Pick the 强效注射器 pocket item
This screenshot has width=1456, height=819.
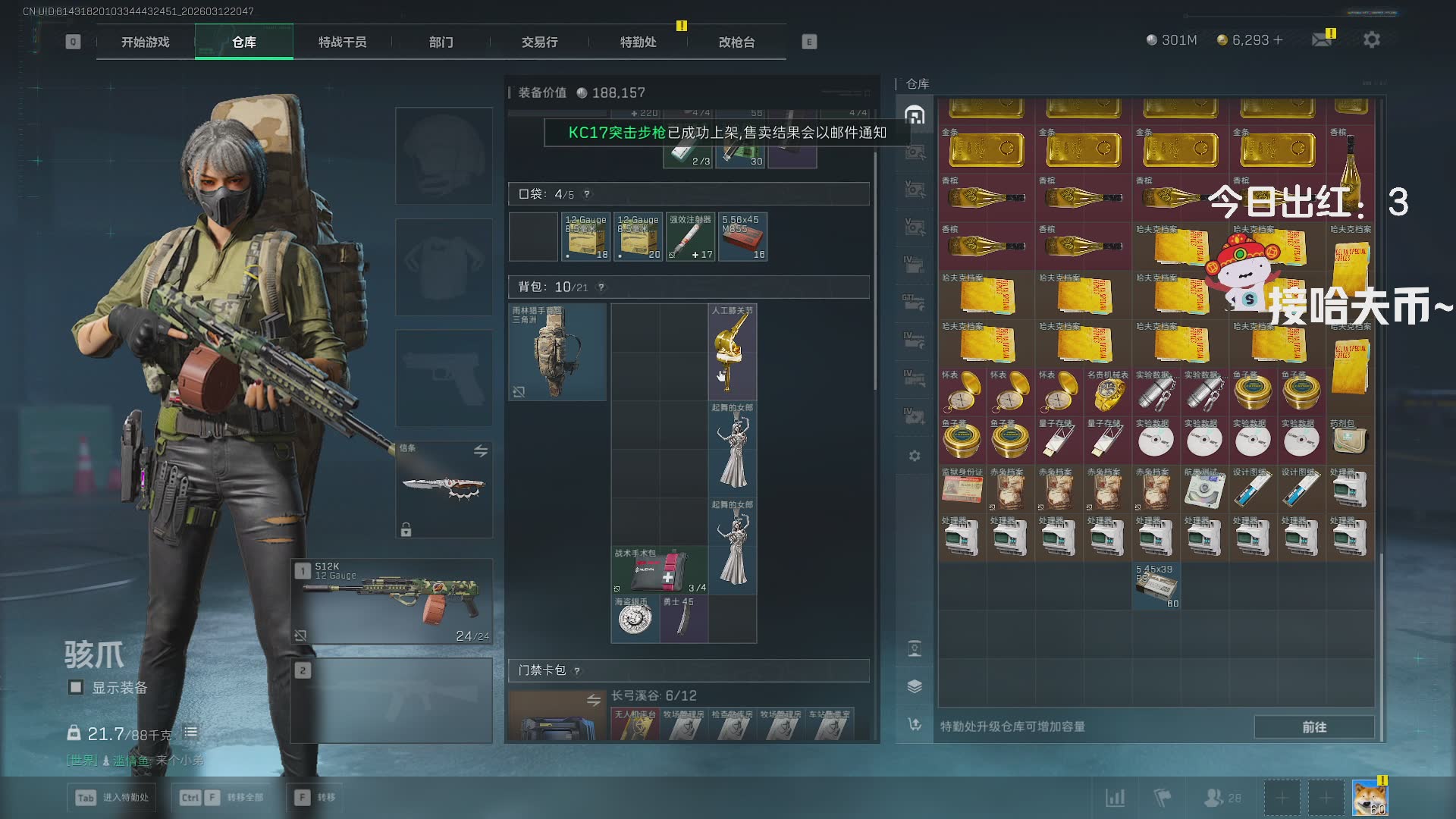point(690,237)
